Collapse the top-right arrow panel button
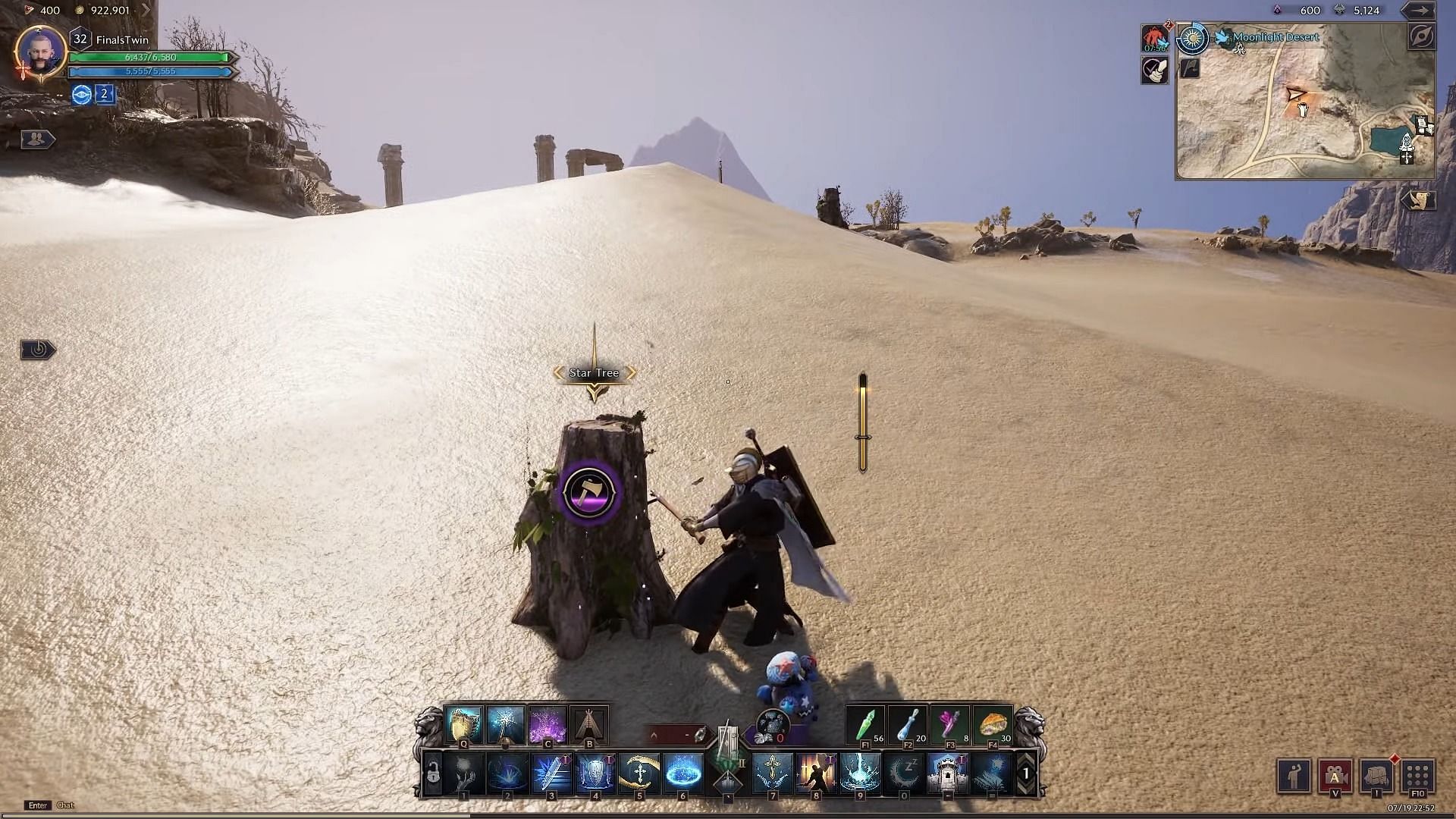The width and height of the screenshot is (1456, 819). pos(1417,11)
